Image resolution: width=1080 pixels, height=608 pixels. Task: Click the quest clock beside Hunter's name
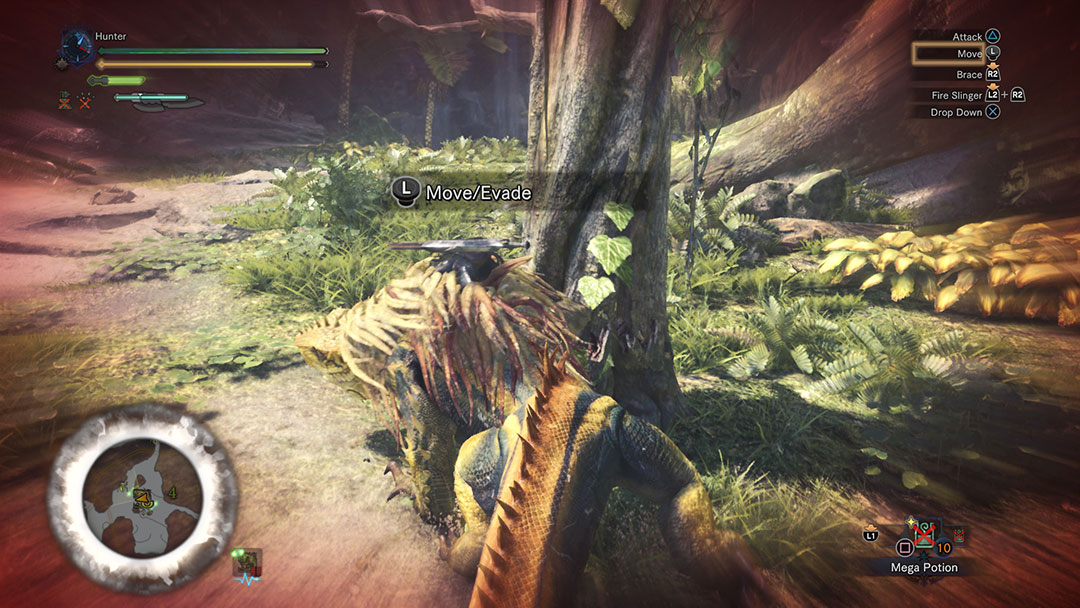[76, 45]
